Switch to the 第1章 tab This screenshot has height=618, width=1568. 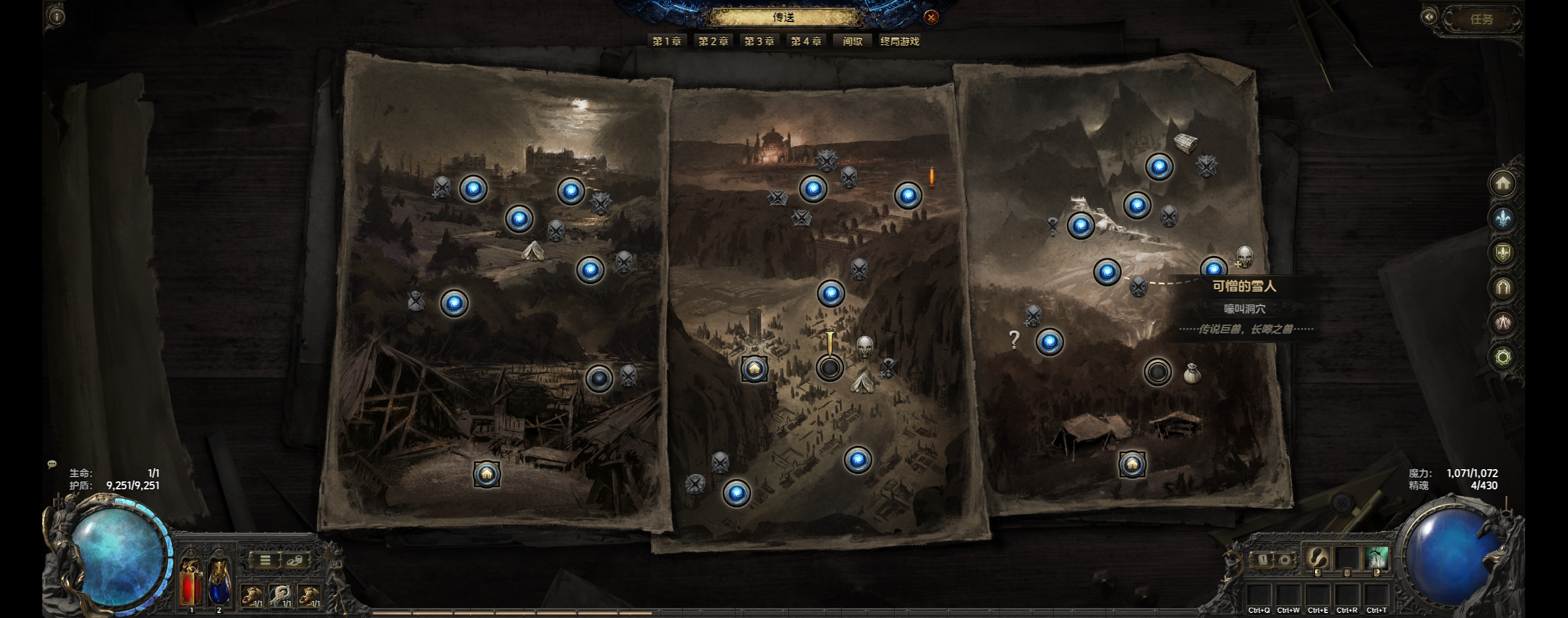pyautogui.click(x=666, y=41)
